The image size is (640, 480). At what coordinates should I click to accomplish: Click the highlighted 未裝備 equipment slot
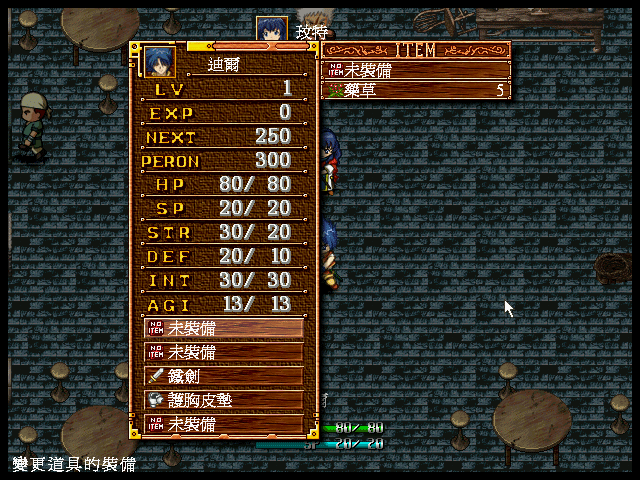(x=223, y=328)
